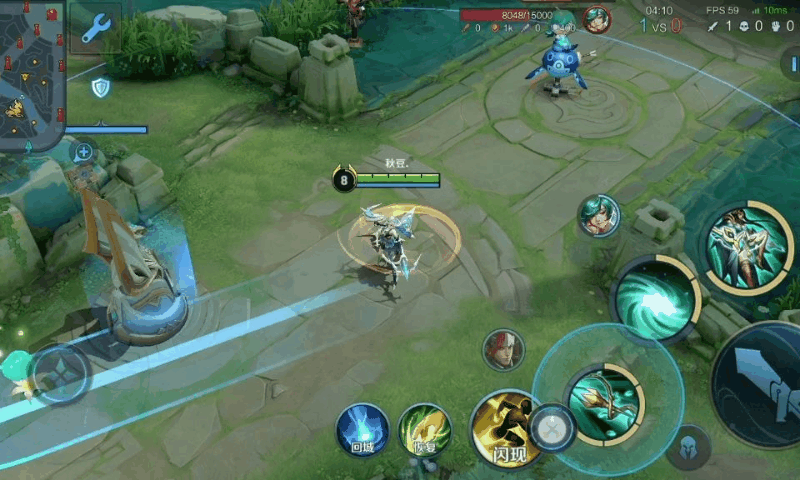Select the red-and-white-haired hero portrait
Screen dimensions: 800x480
504,350
